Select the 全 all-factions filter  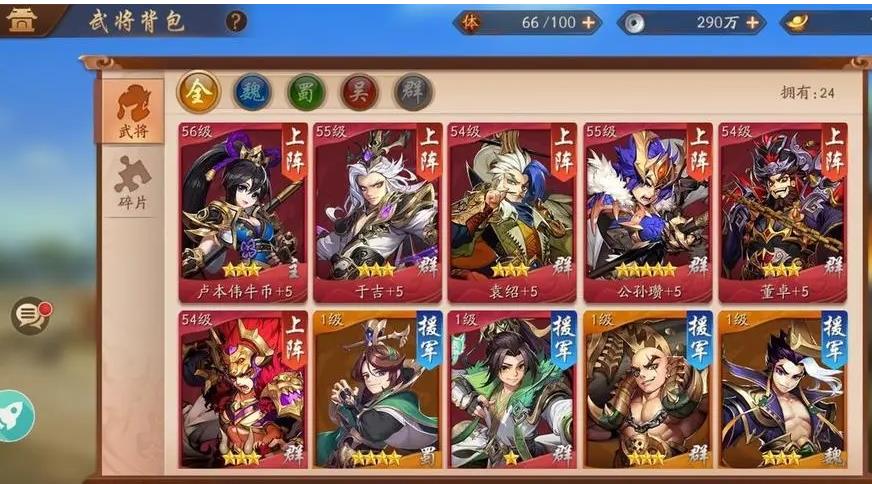(x=198, y=92)
